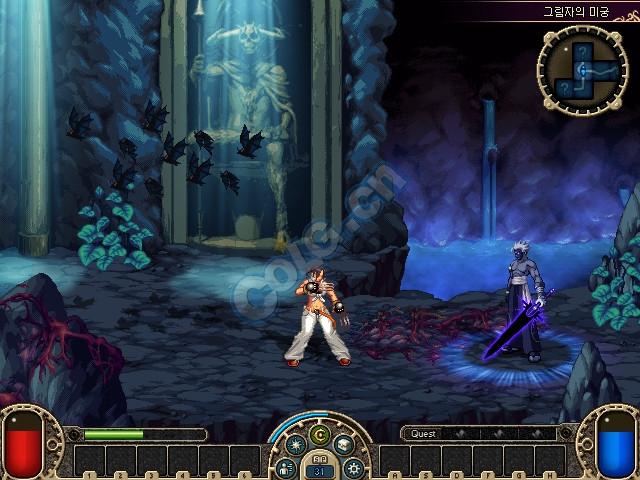Open the character info person icon
Screen dimensions: 640x480
(x=286, y=467)
